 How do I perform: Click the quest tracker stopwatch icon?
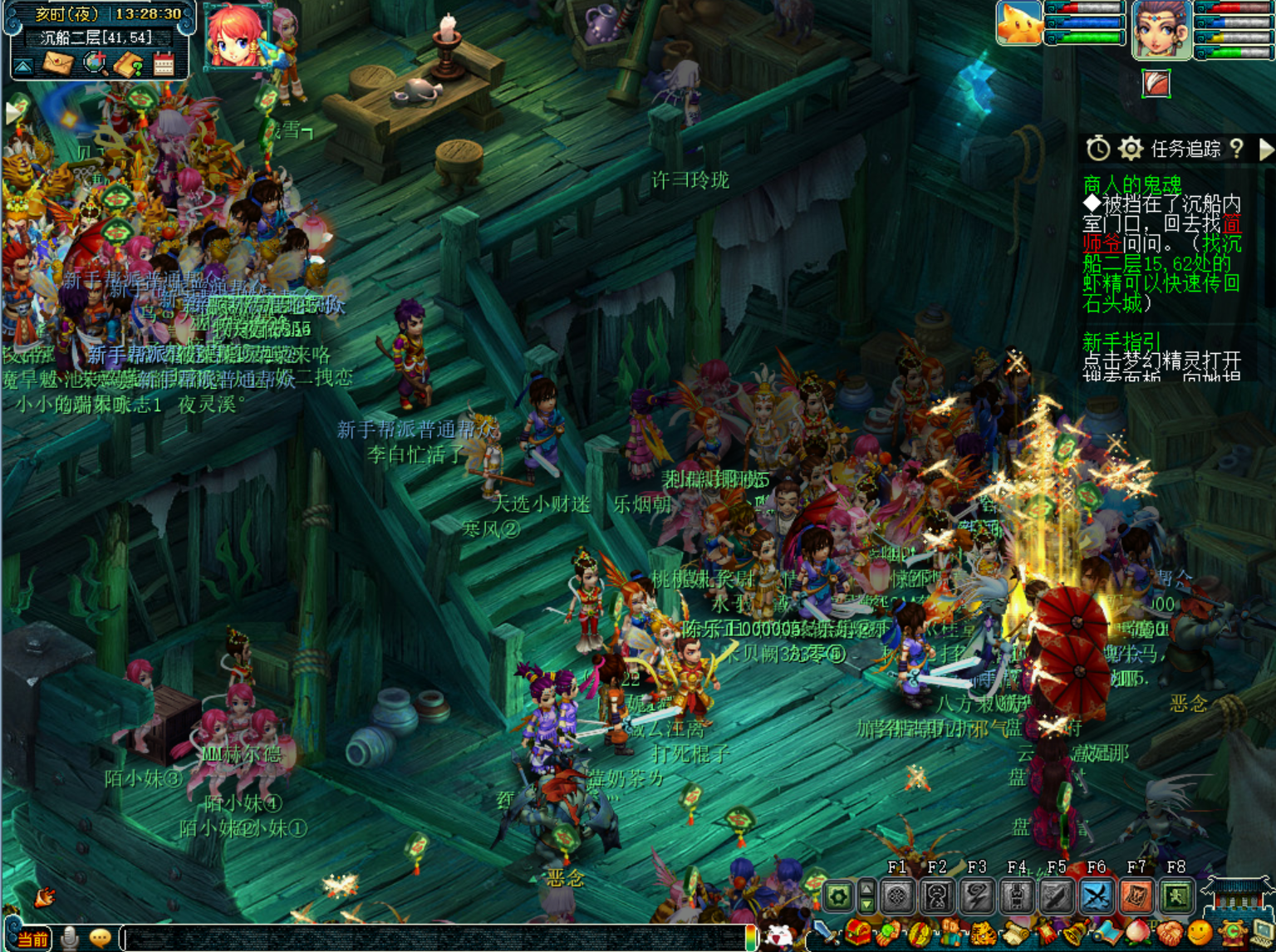[1098, 149]
